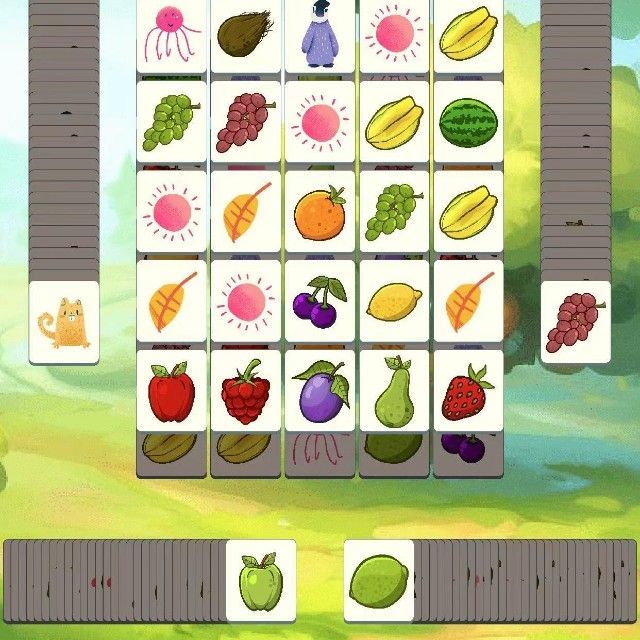
Task: Select the pink octopus tile
Action: (171, 34)
